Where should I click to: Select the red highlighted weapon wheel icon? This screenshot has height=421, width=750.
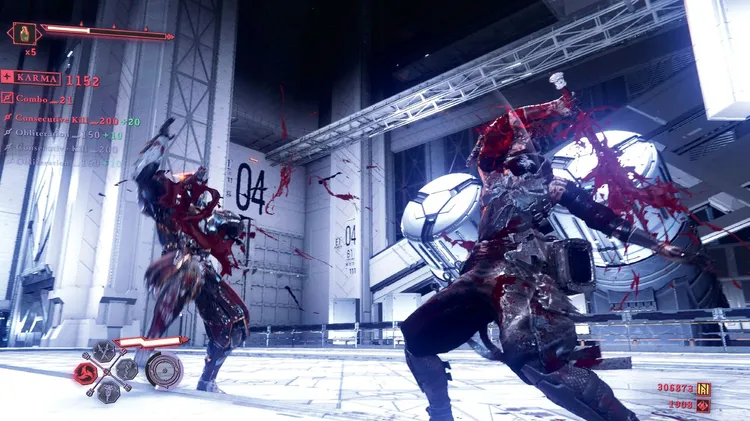85,373
